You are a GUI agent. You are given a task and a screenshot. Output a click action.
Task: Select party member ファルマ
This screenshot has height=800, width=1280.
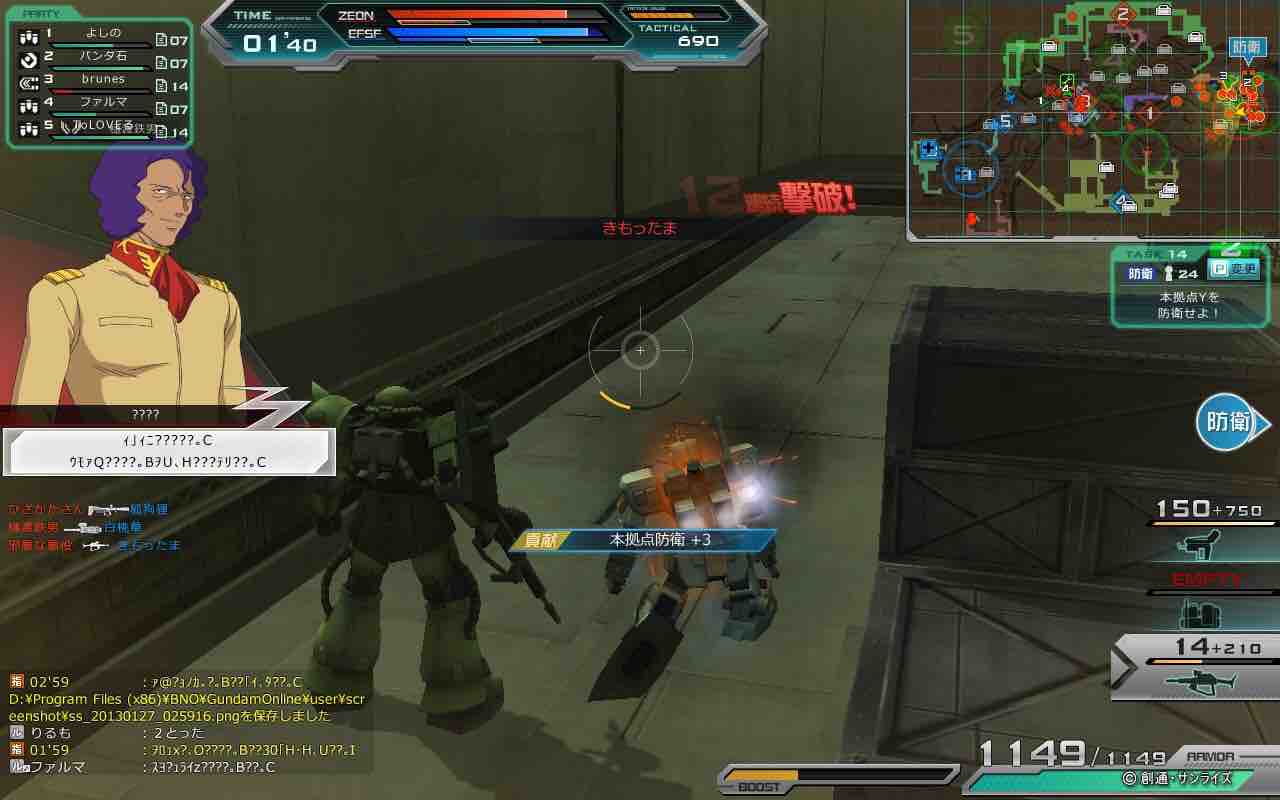(100, 104)
